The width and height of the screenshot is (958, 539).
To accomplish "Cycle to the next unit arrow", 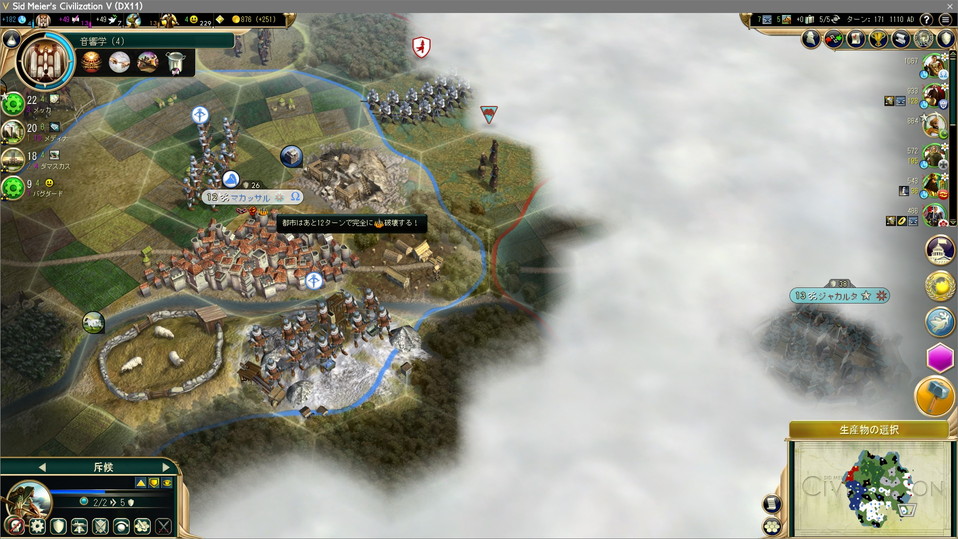I will (165, 467).
